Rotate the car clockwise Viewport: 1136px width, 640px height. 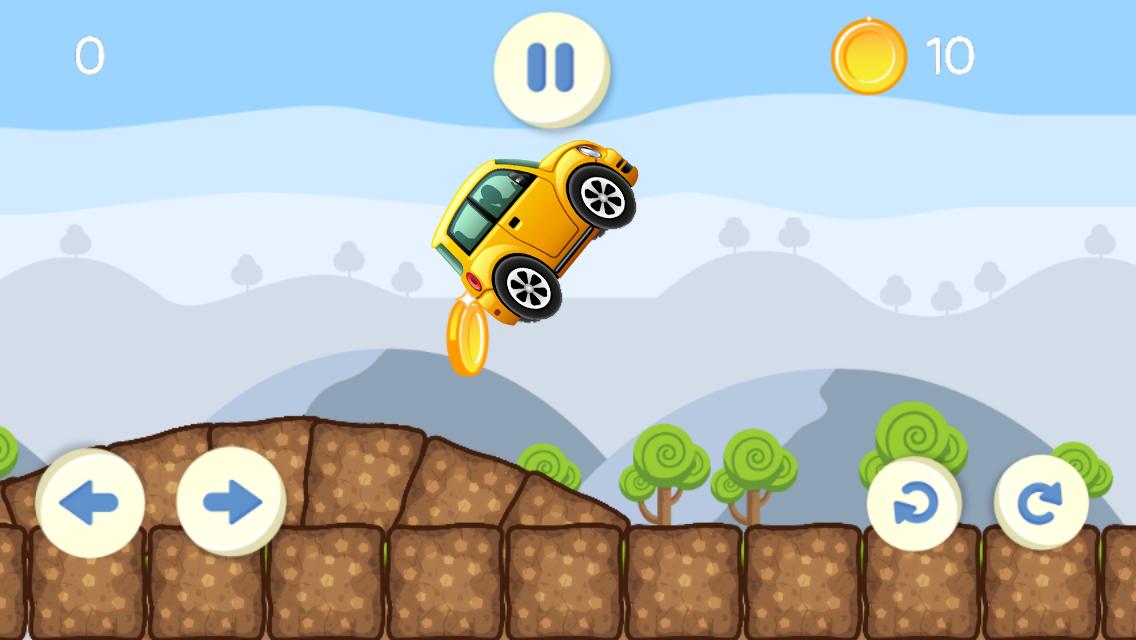point(1041,503)
